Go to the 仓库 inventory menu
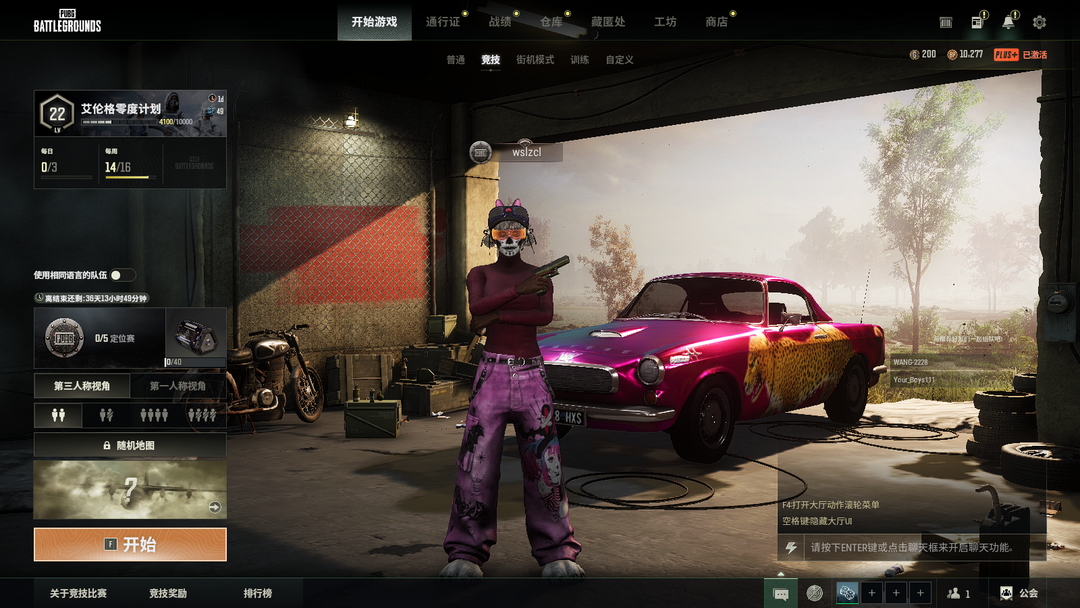The width and height of the screenshot is (1080, 608). click(x=551, y=22)
